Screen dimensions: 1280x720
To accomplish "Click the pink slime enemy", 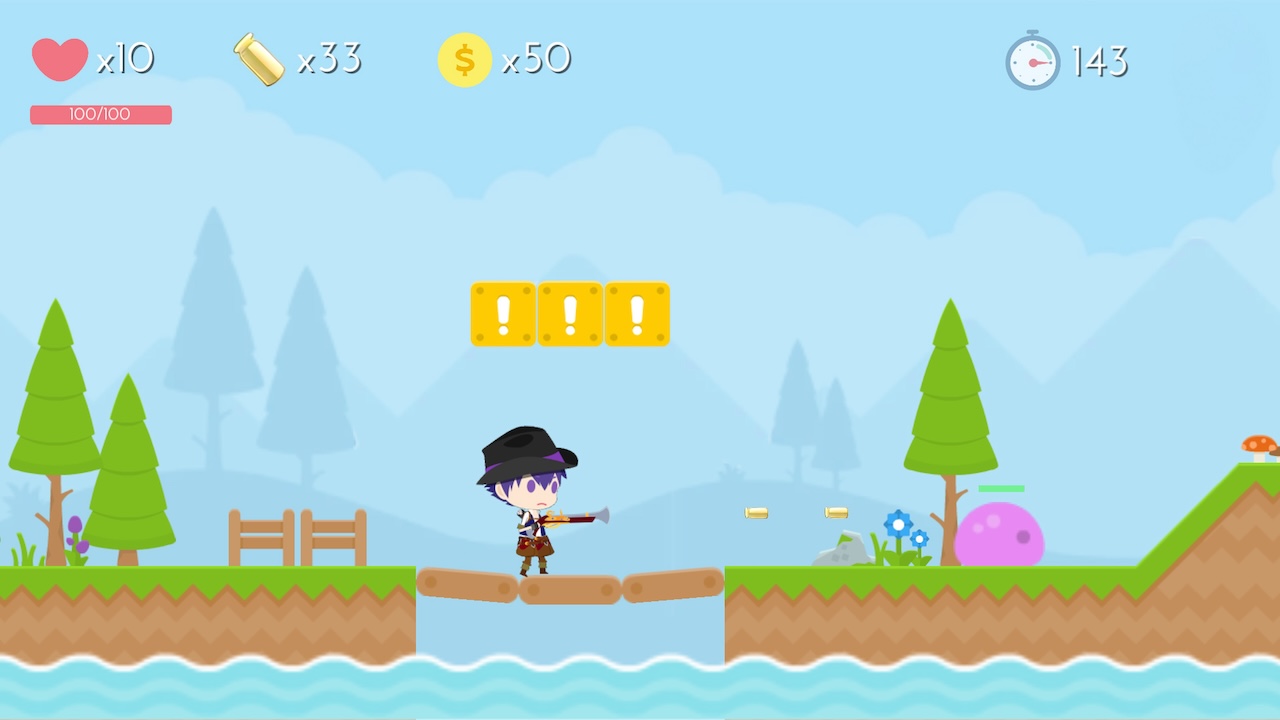I will click(x=1000, y=535).
